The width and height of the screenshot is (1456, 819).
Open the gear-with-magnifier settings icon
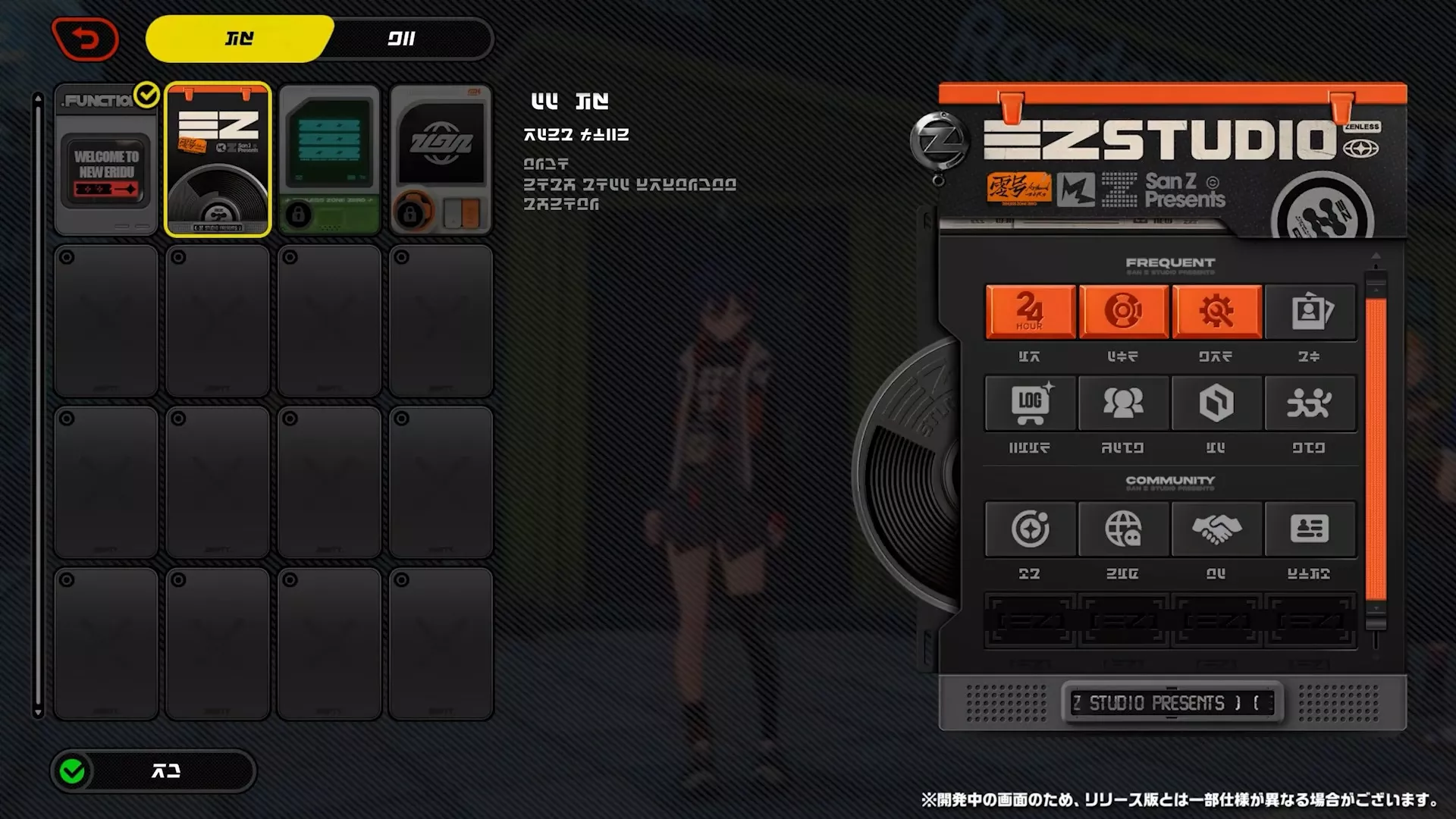pos(1217,312)
